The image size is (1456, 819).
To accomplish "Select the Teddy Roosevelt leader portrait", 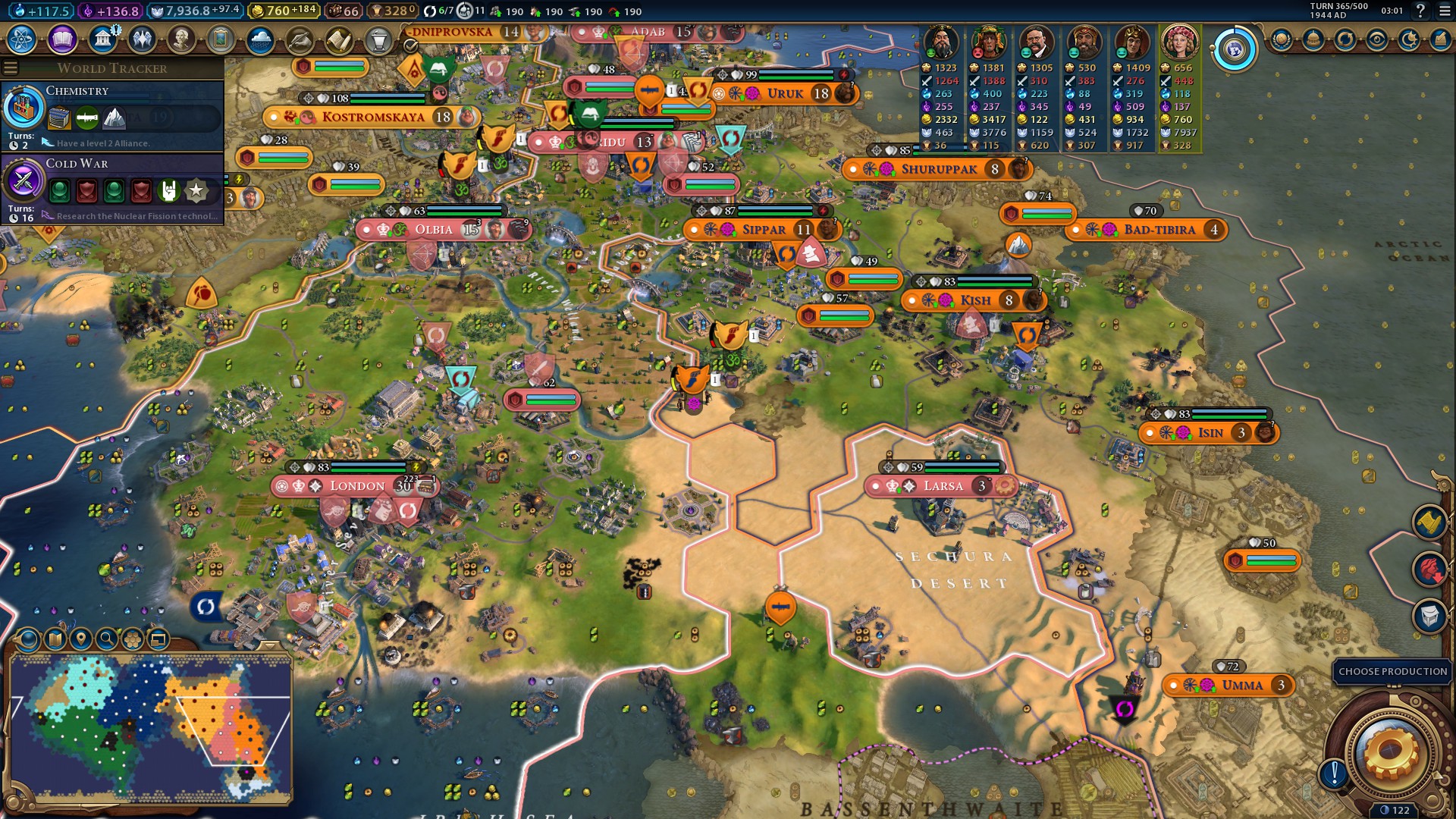I will (x=1035, y=42).
